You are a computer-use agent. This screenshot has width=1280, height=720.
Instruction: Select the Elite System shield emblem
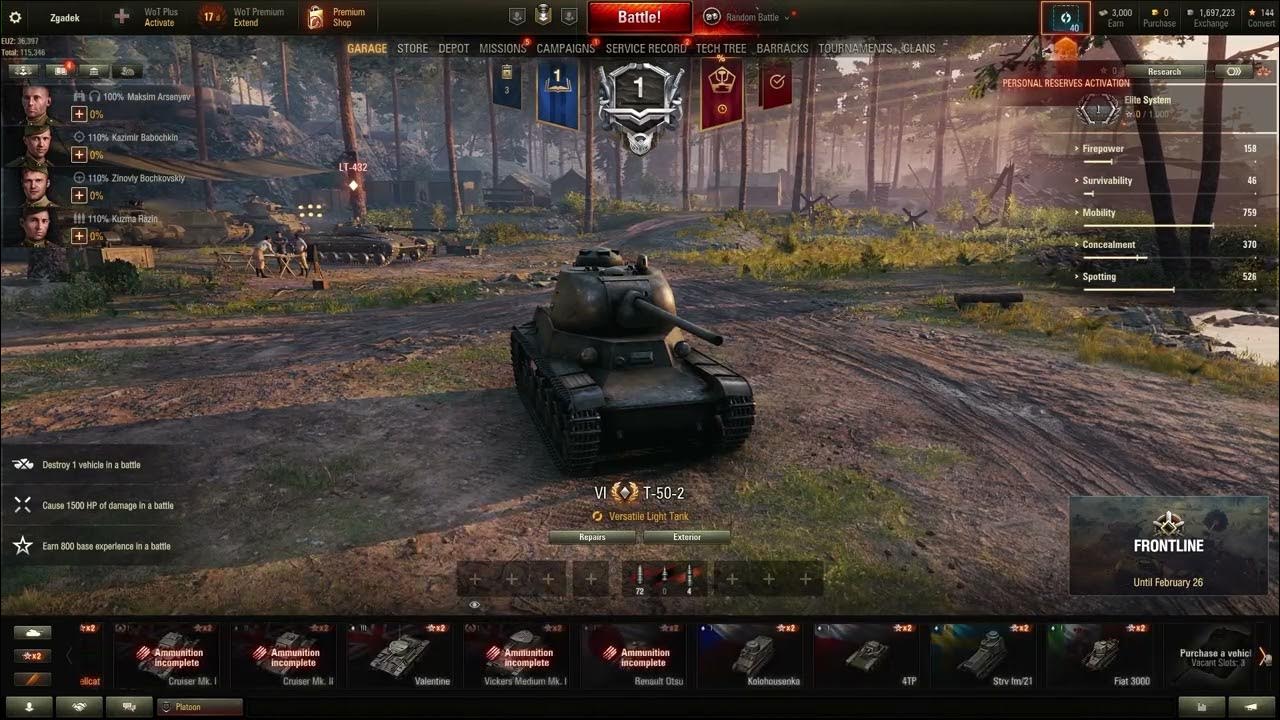click(x=1097, y=108)
